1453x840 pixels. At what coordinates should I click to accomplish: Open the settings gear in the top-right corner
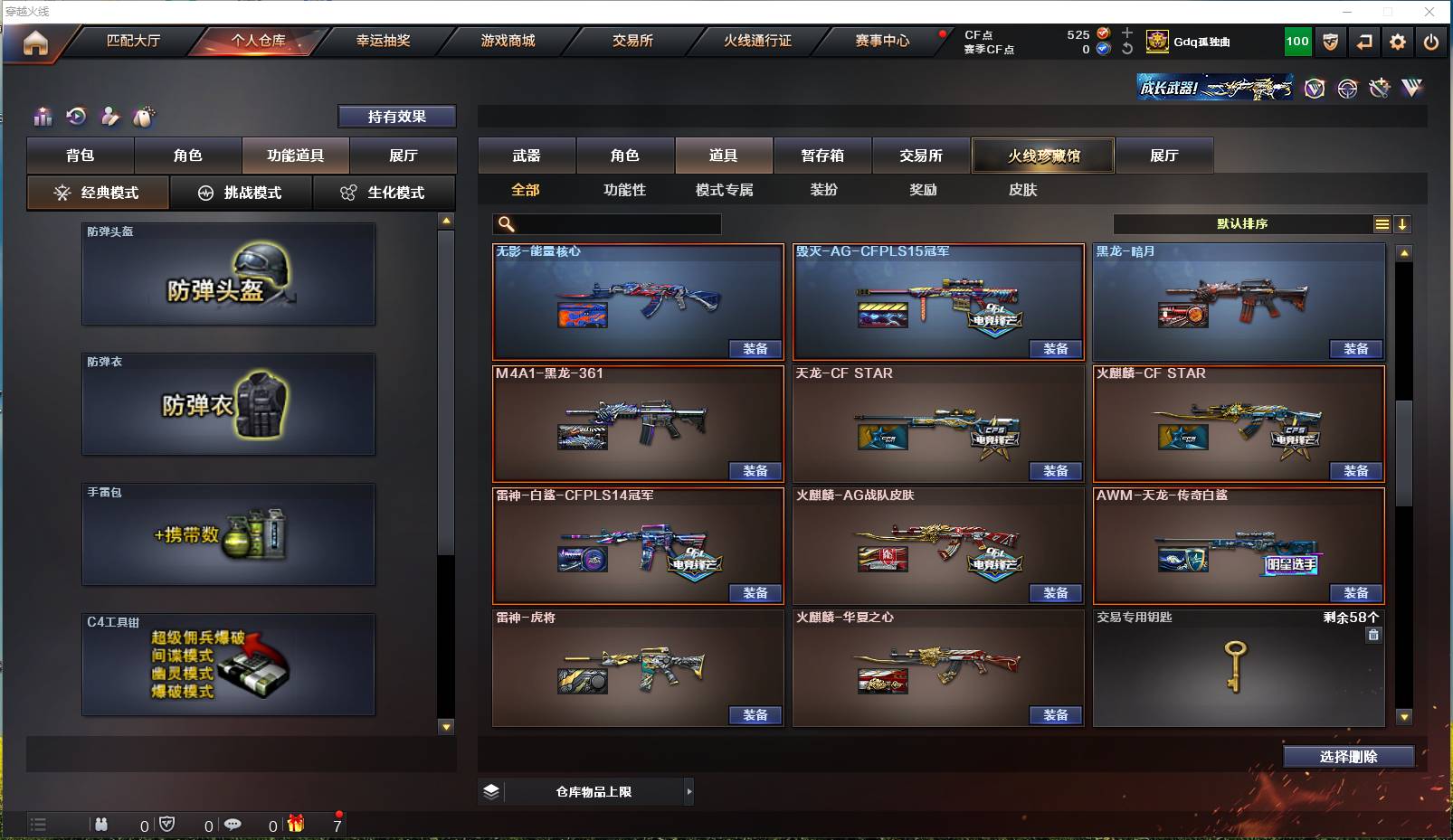point(1396,42)
